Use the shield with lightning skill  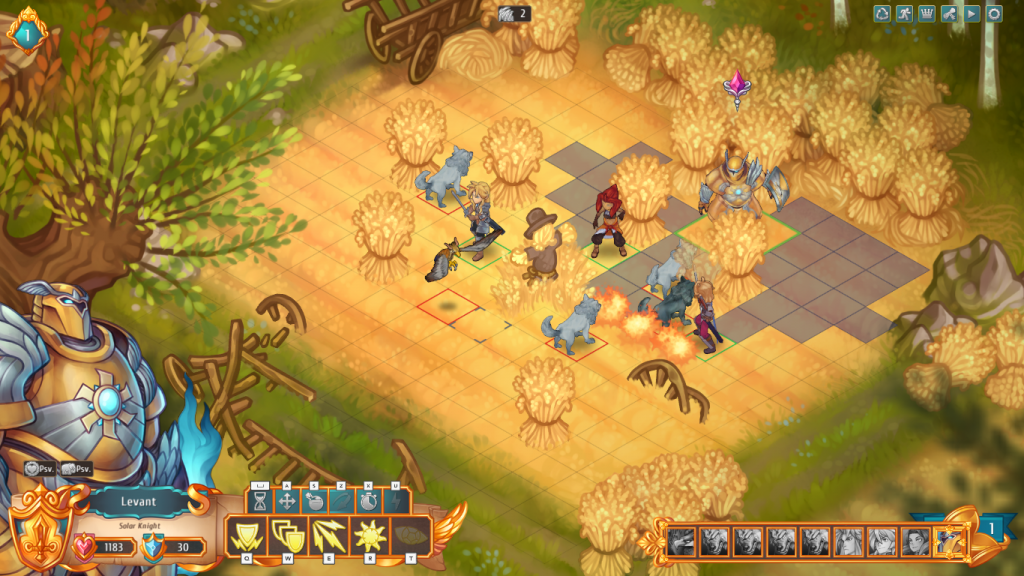click(x=243, y=537)
